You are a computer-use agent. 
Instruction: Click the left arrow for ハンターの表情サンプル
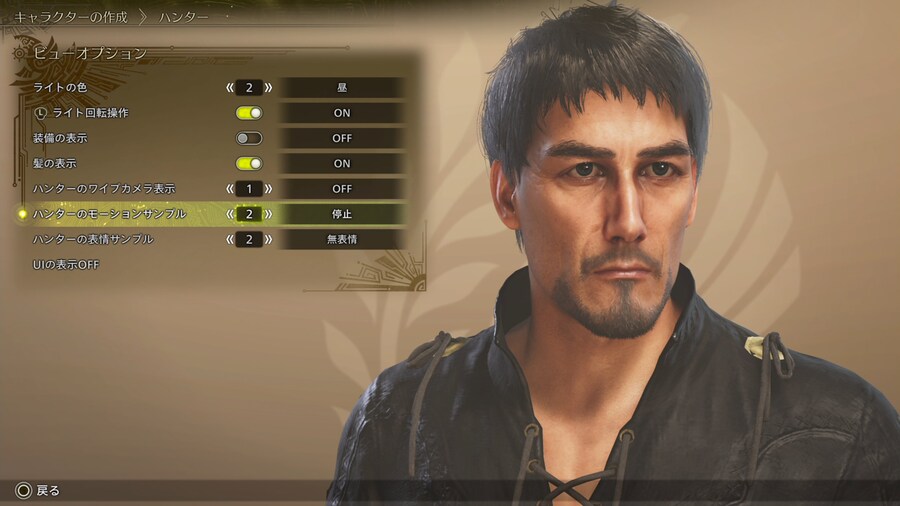(x=230, y=240)
